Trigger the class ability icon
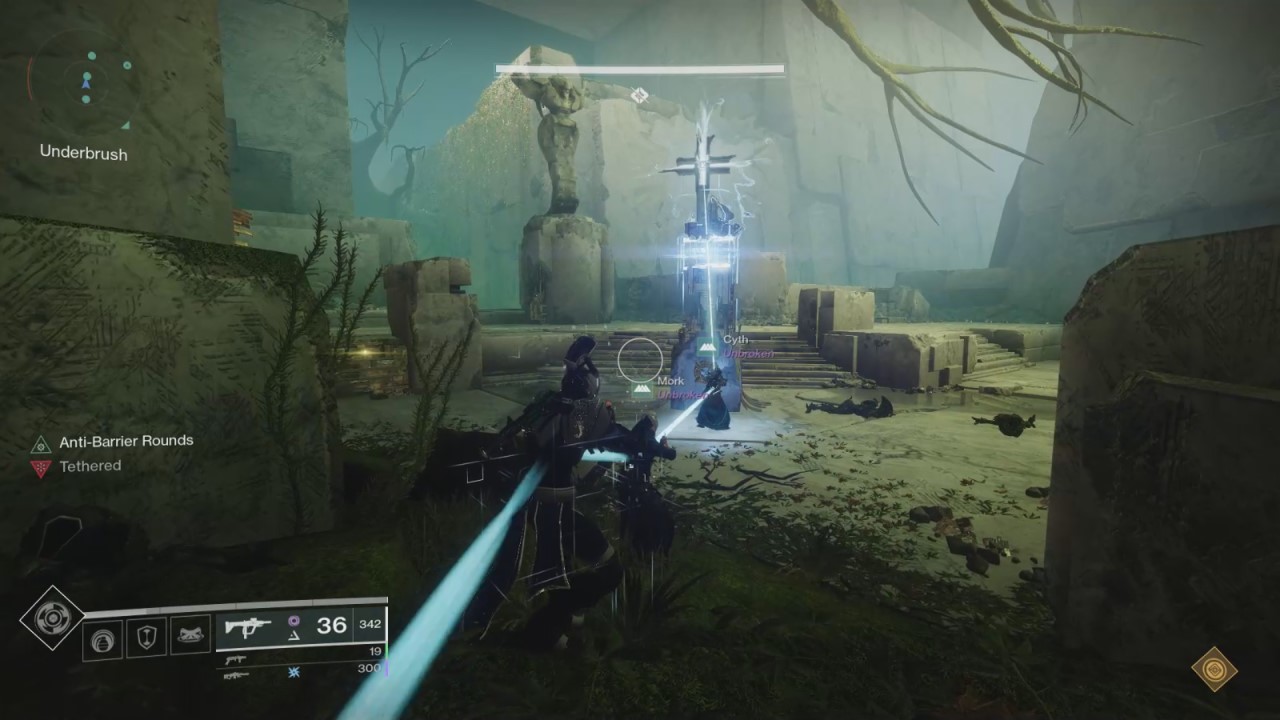 click(x=190, y=637)
